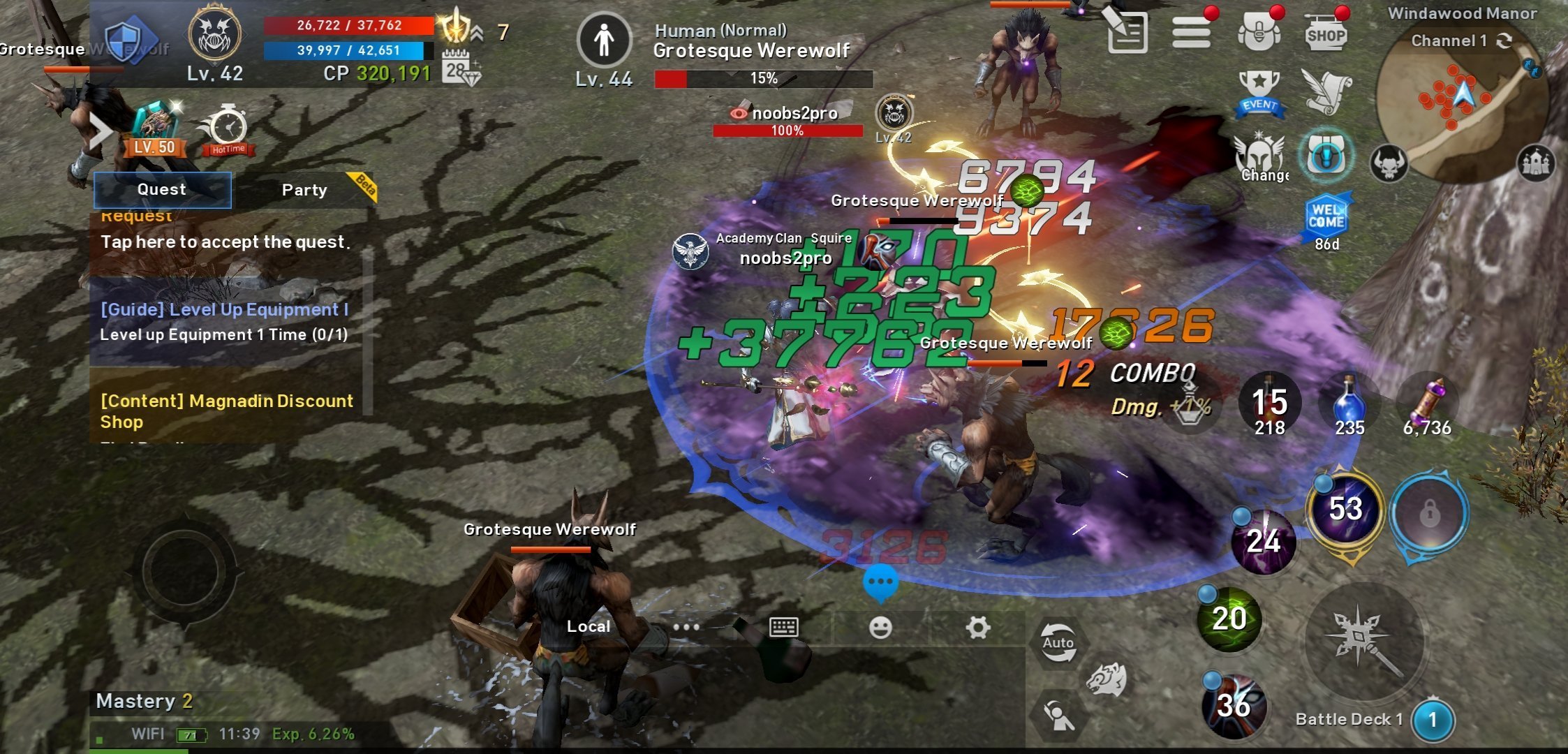Click the Windawood Manor minimap
1568x754 pixels.
1461,105
